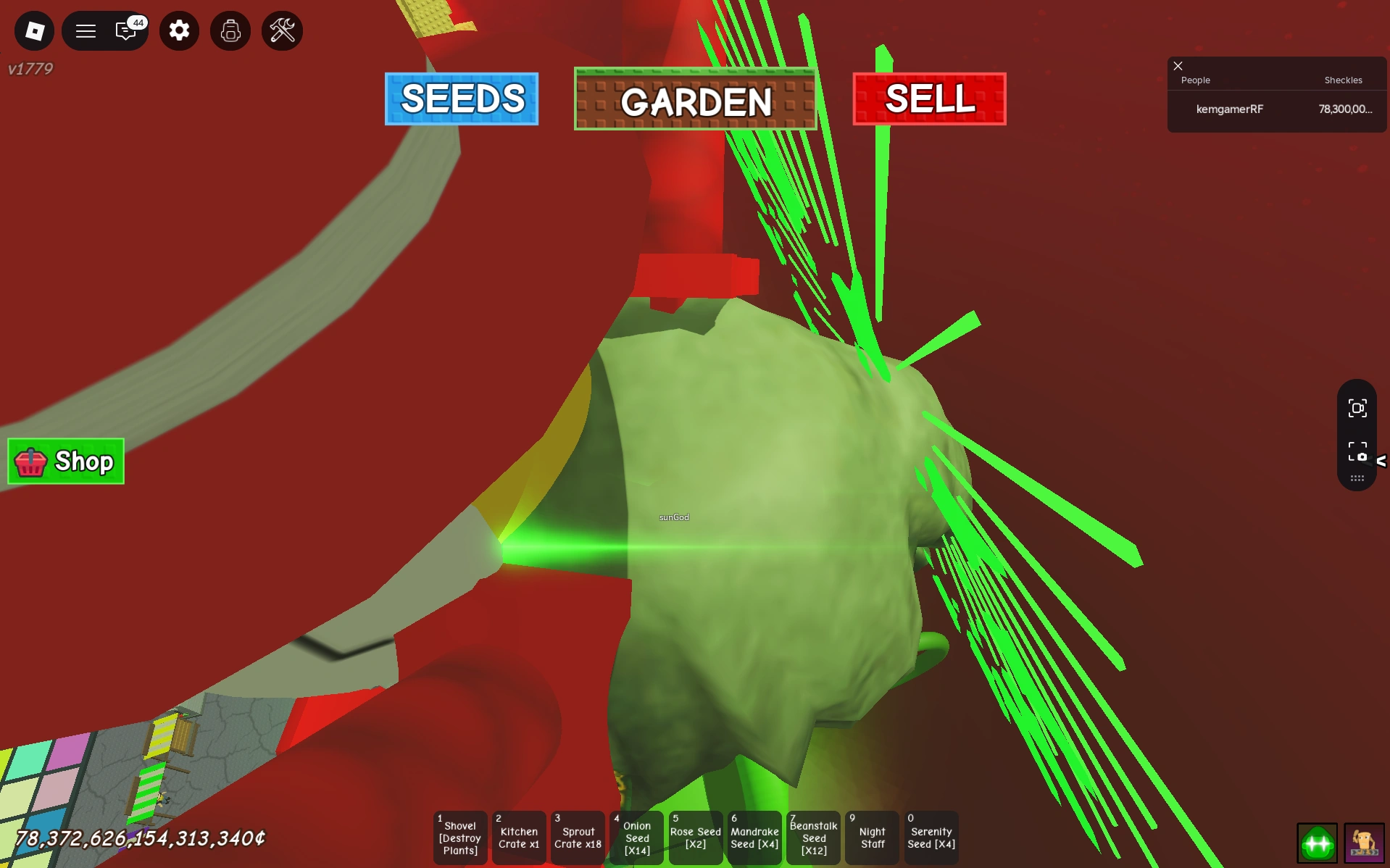Viewport: 1390px width, 868px height.
Task: Select the Shovel in hotbar slot 1
Action: tap(459, 838)
